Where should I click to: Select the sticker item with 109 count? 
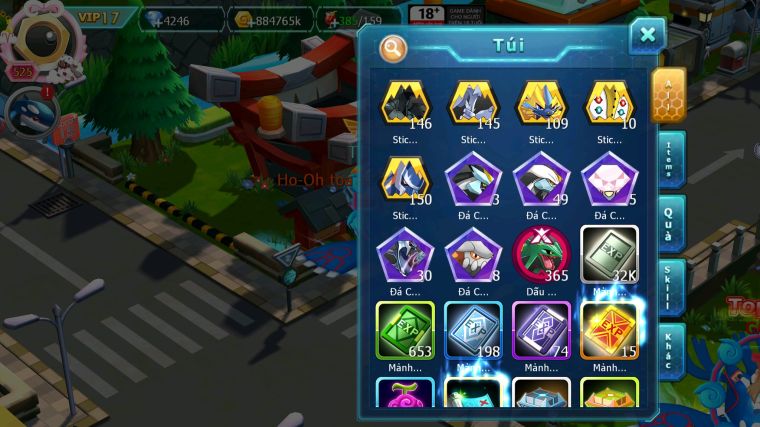tap(542, 103)
